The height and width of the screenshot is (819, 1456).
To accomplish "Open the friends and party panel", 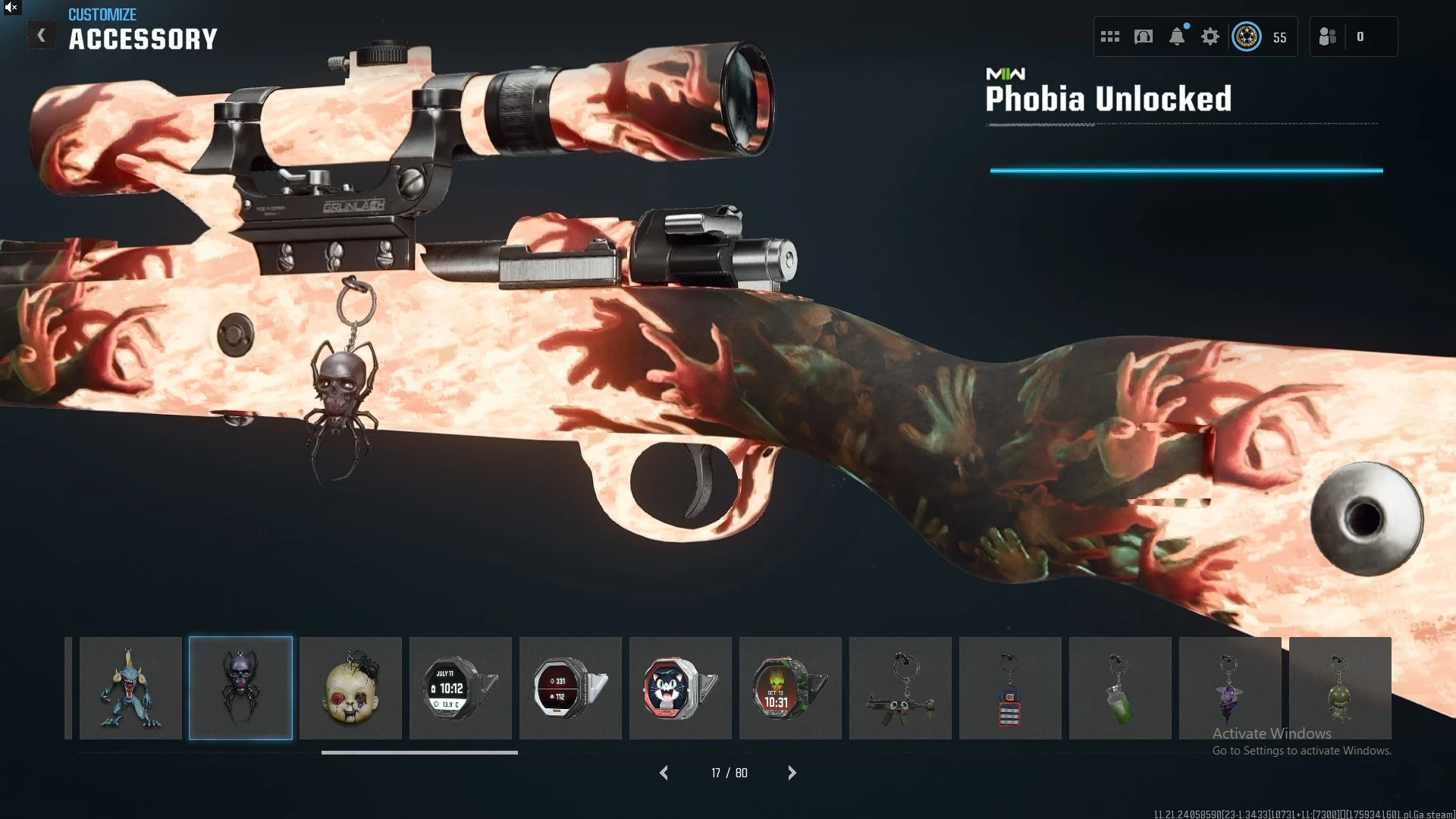I will click(x=1328, y=36).
